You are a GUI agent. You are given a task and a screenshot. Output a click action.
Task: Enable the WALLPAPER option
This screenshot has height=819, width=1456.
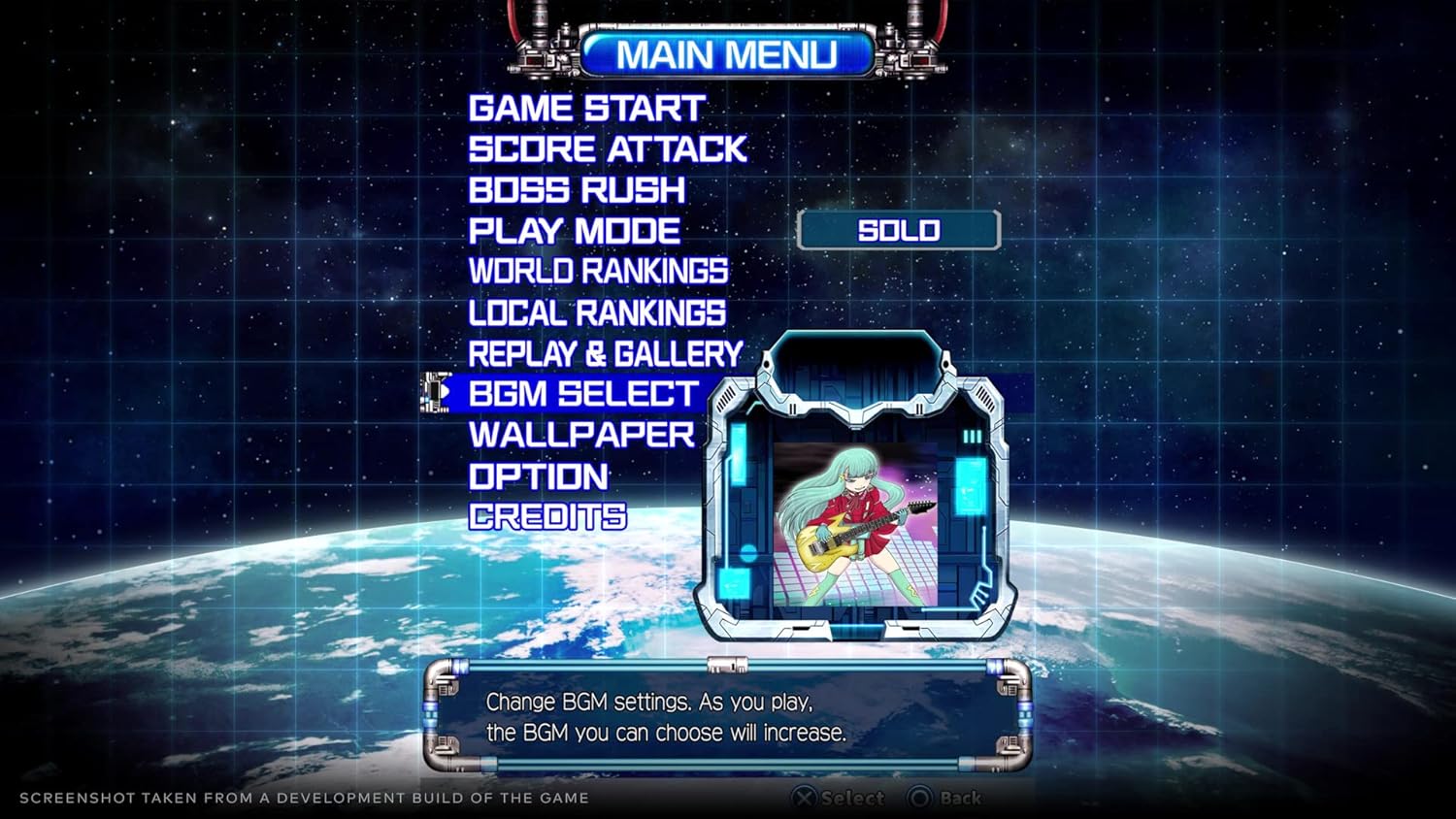click(581, 435)
